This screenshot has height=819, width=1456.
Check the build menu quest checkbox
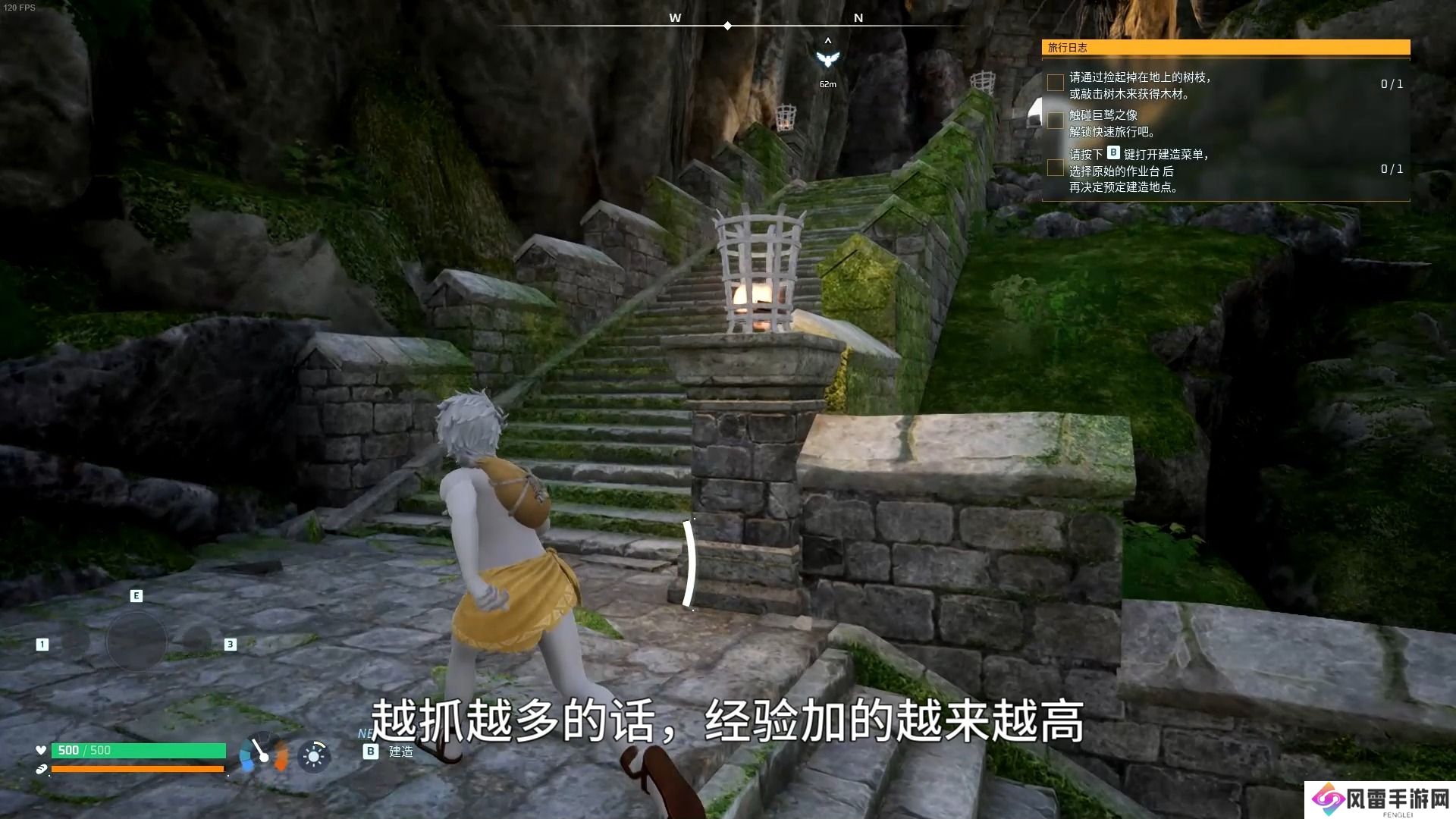(1055, 168)
